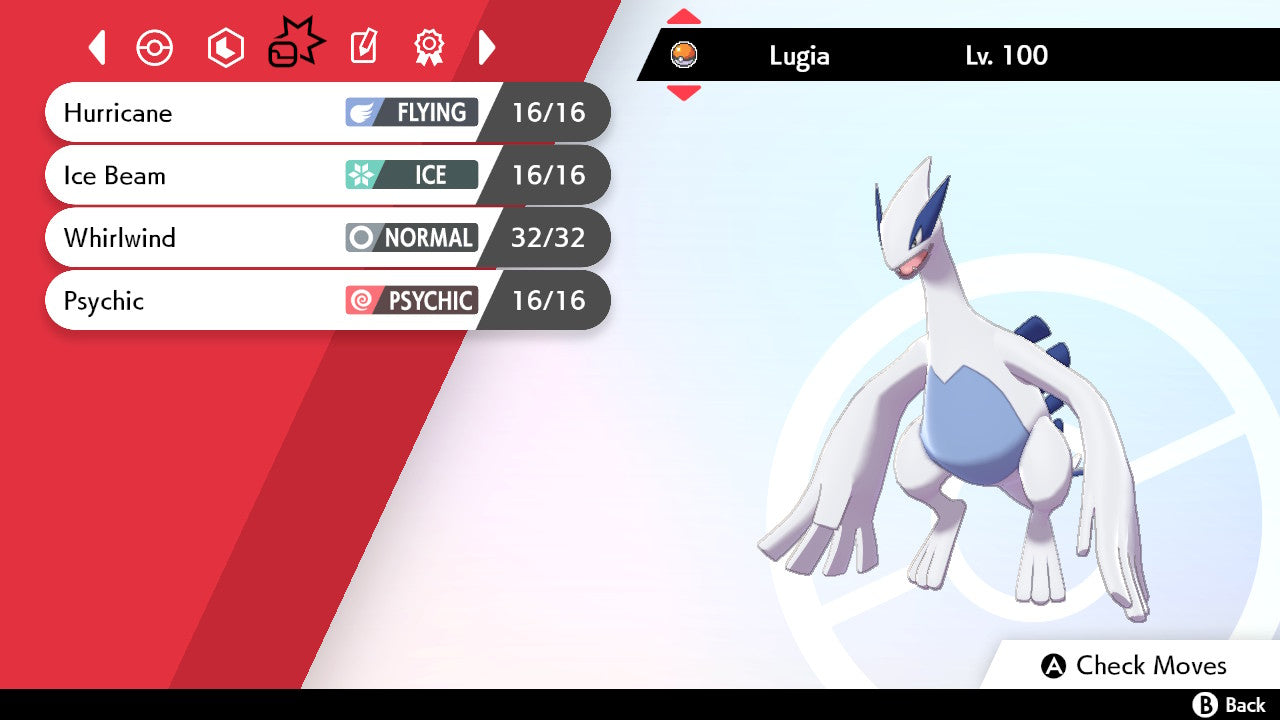This screenshot has height=720, width=1280.
Task: Select the Whirlwind move row
Action: point(327,238)
